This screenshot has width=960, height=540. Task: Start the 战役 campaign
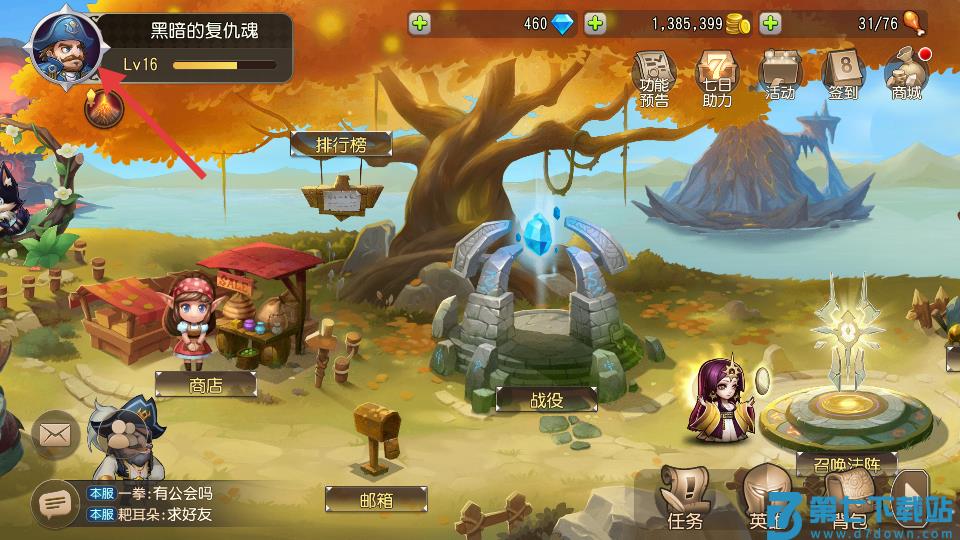546,398
